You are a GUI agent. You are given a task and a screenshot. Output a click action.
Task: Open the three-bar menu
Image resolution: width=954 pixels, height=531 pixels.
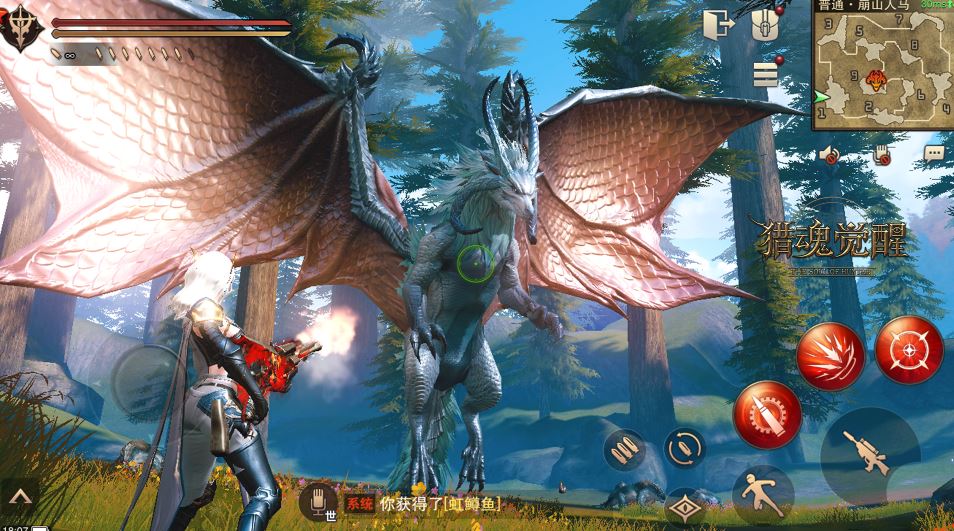[766, 73]
